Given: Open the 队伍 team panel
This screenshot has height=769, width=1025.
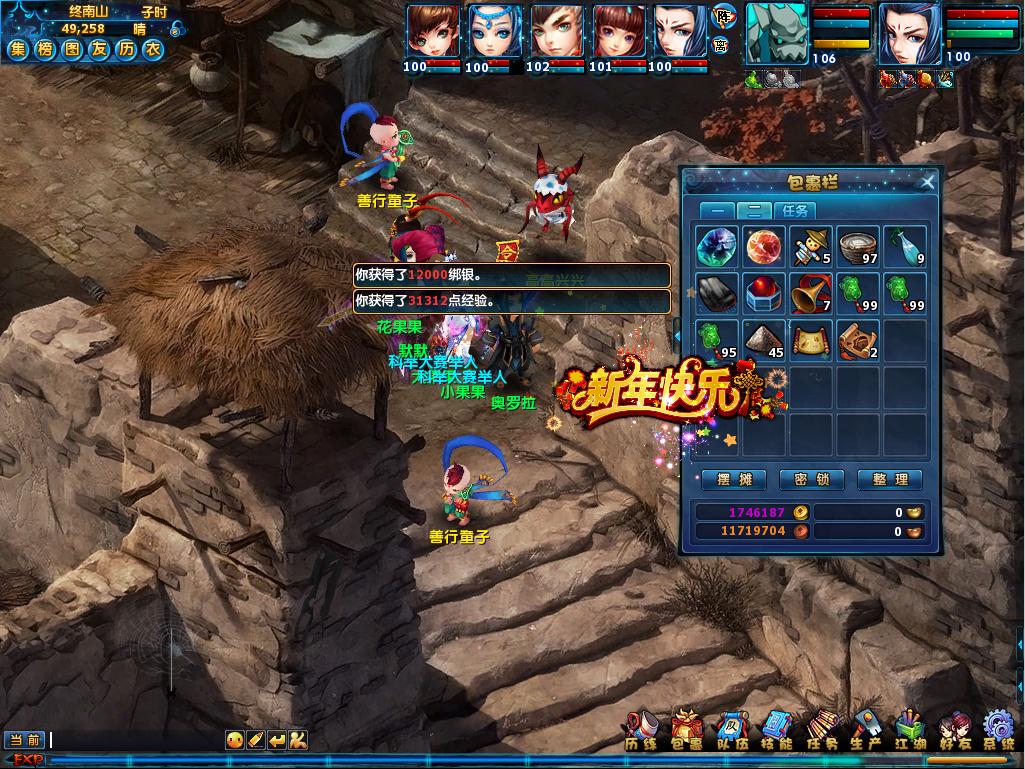Looking at the screenshot, I should (x=731, y=732).
